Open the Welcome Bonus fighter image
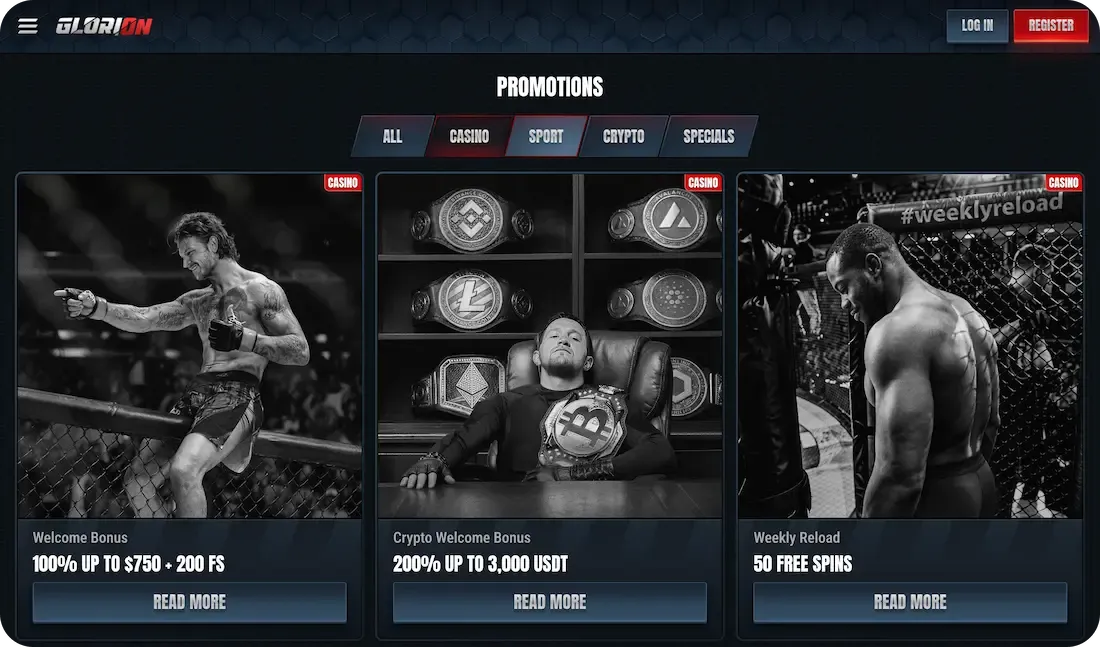Viewport: 1100px width, 647px height. click(189, 345)
